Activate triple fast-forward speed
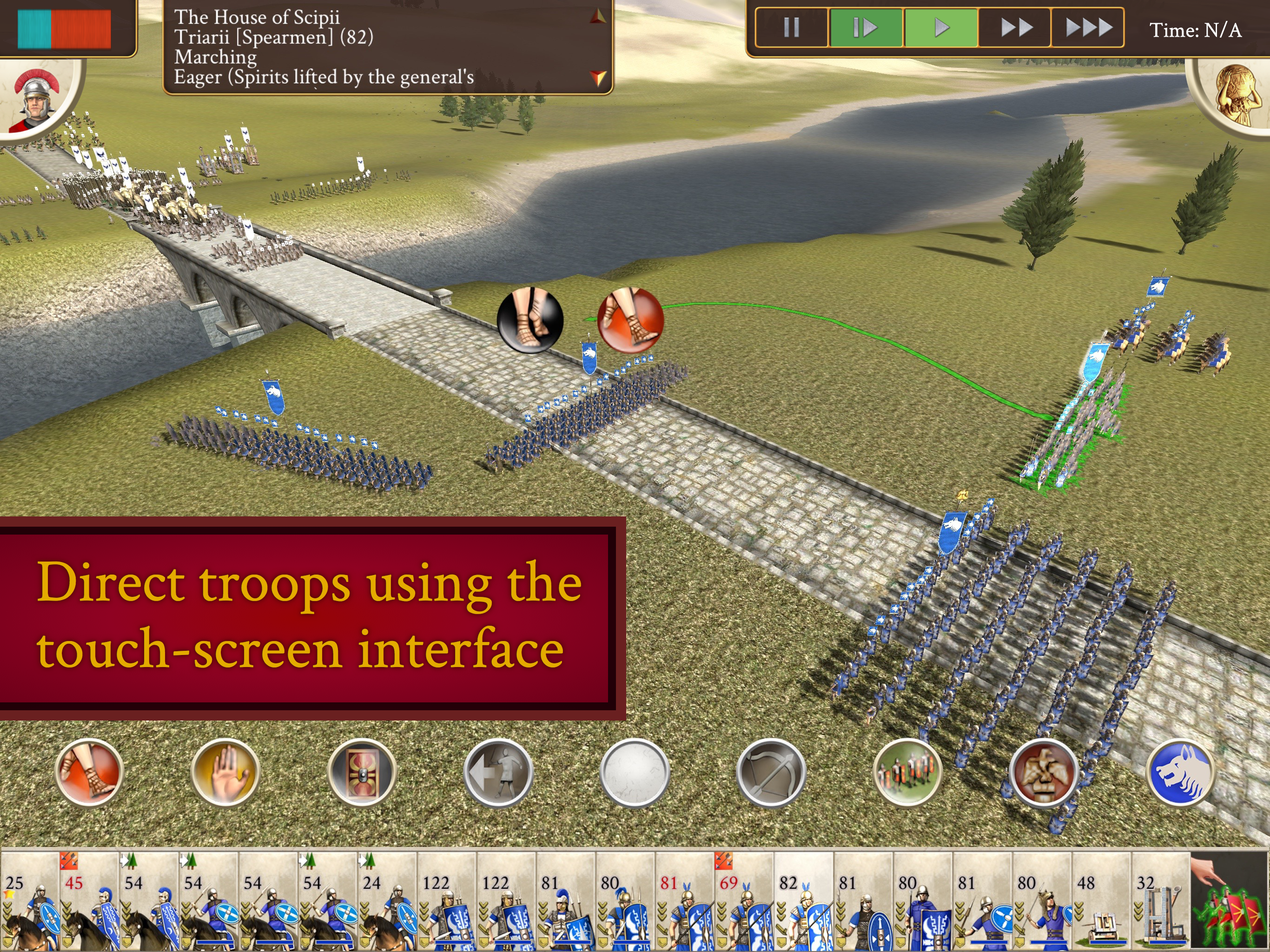This screenshot has height=952, width=1270. pos(1087,27)
